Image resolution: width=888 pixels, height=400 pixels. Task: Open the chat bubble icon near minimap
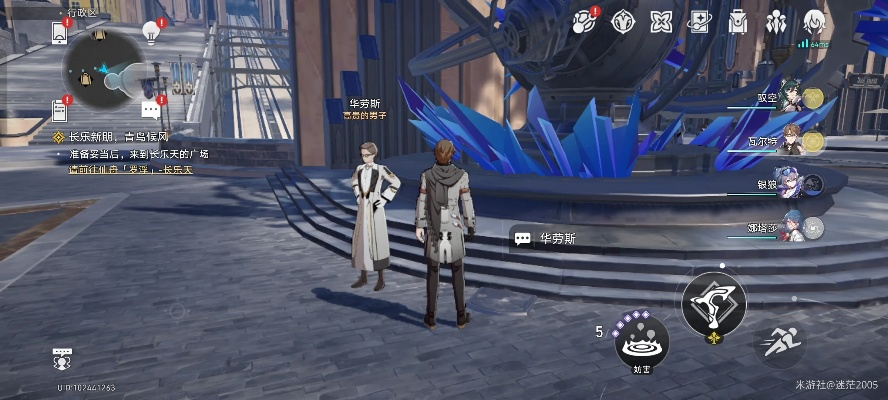pyautogui.click(x=150, y=108)
